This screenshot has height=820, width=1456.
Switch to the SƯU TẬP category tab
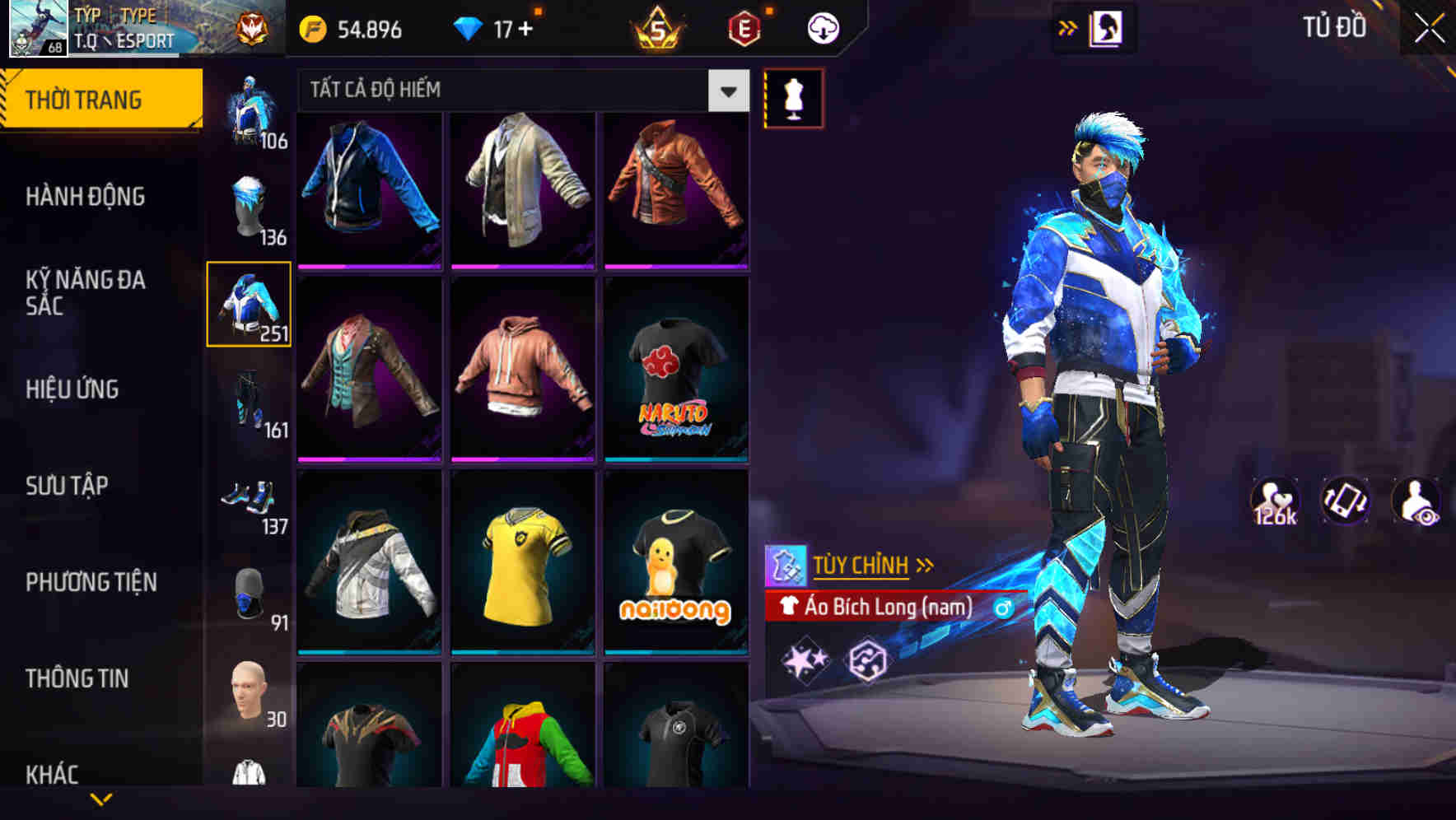point(68,486)
